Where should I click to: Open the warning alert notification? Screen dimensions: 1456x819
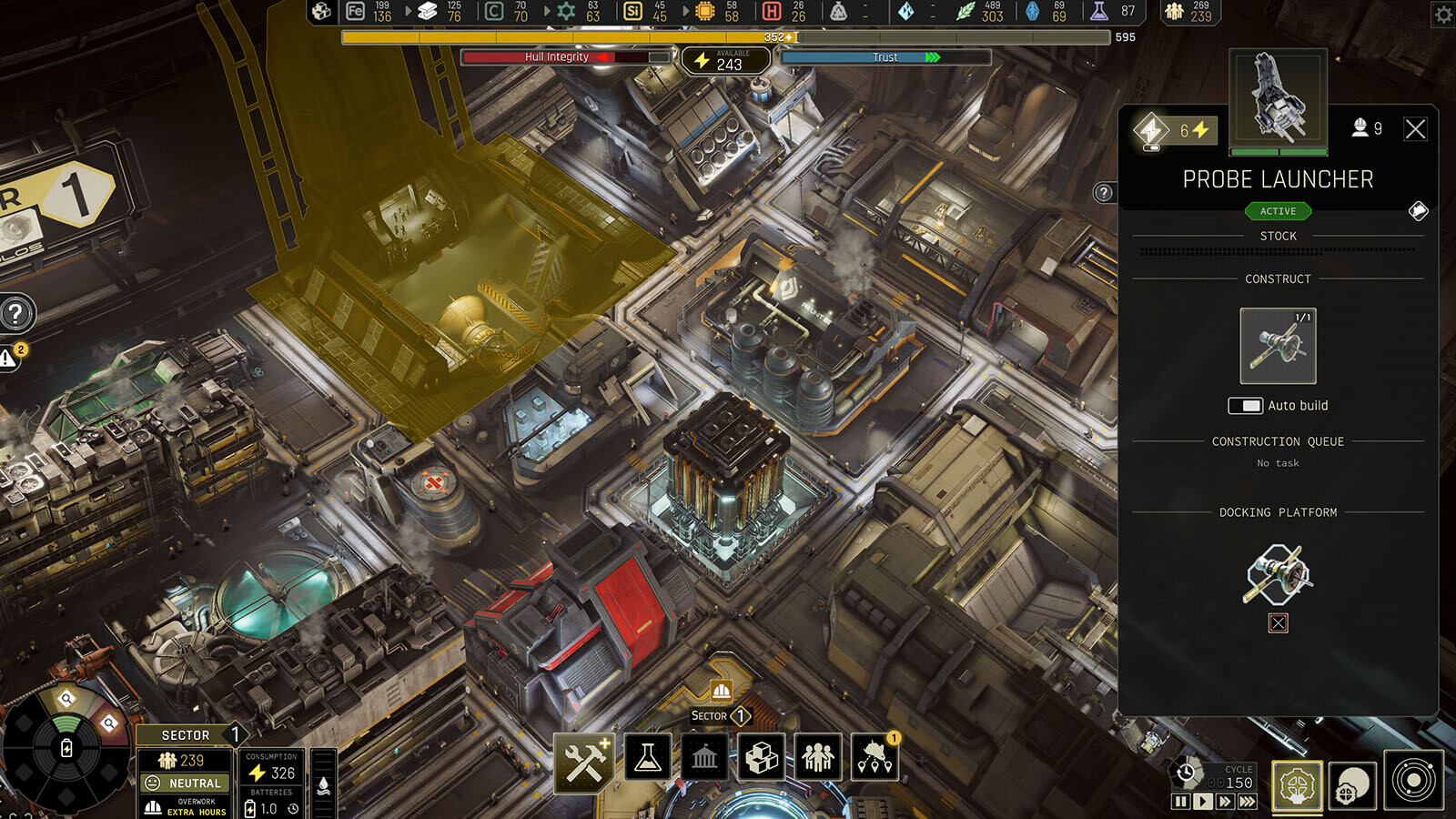9,359
